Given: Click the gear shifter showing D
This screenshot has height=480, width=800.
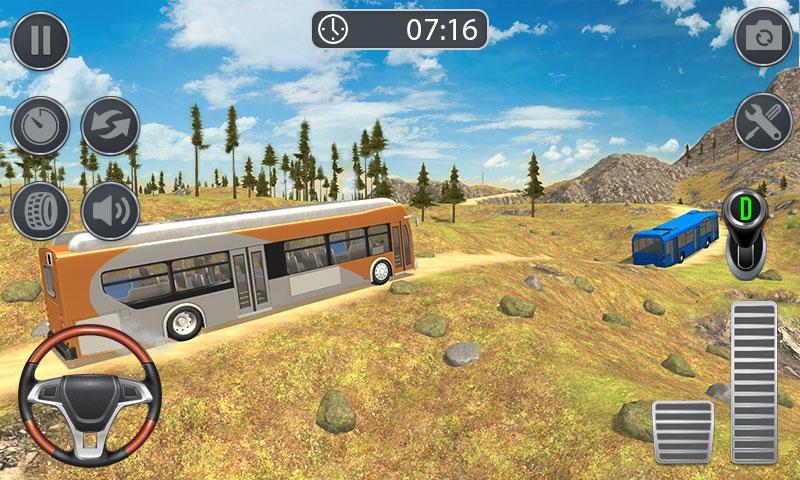Looking at the screenshot, I should 745,236.
